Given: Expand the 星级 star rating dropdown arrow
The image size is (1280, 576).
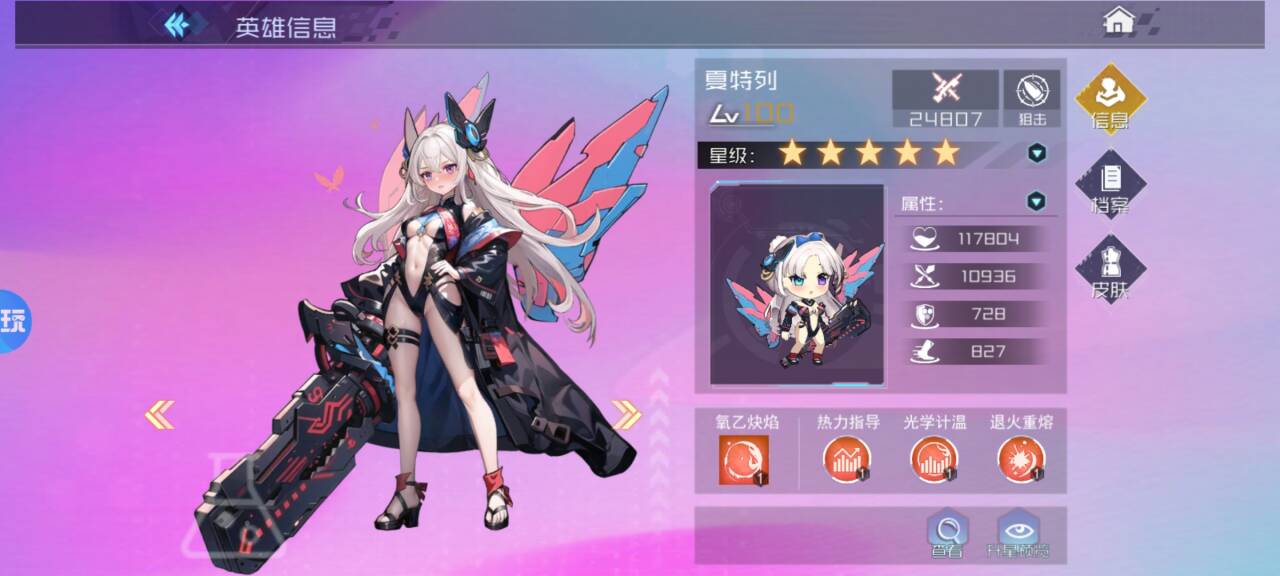Looking at the screenshot, I should [1037, 153].
